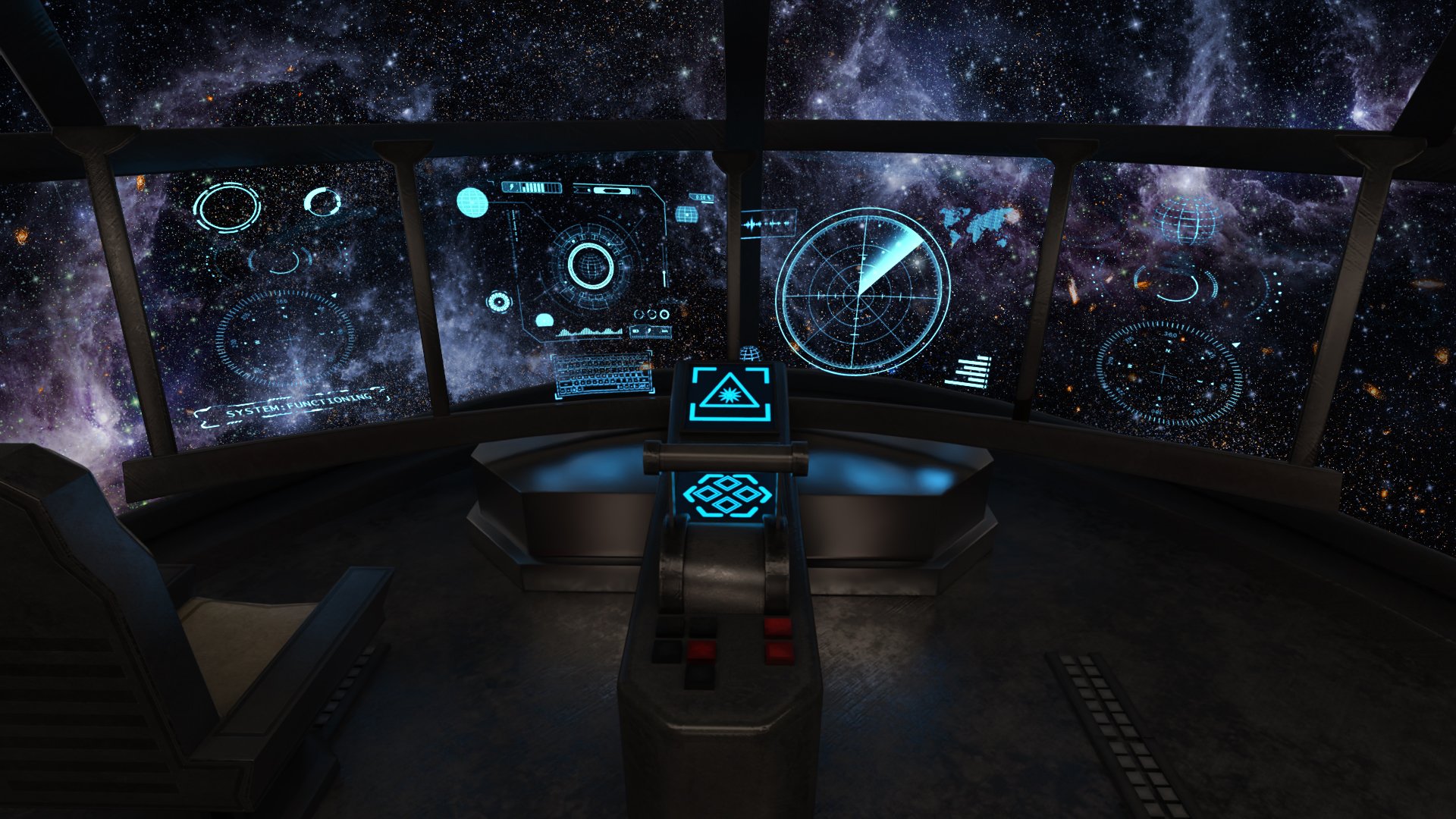Click the audio waveform panel
Viewport: 1456px width, 819px height.
[x=768, y=224]
